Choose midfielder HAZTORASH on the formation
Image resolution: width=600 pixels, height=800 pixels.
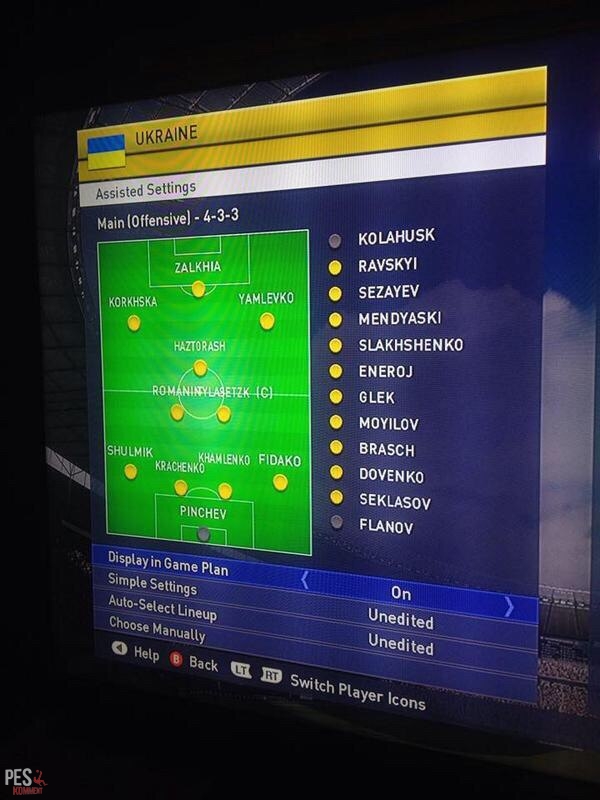[200, 367]
